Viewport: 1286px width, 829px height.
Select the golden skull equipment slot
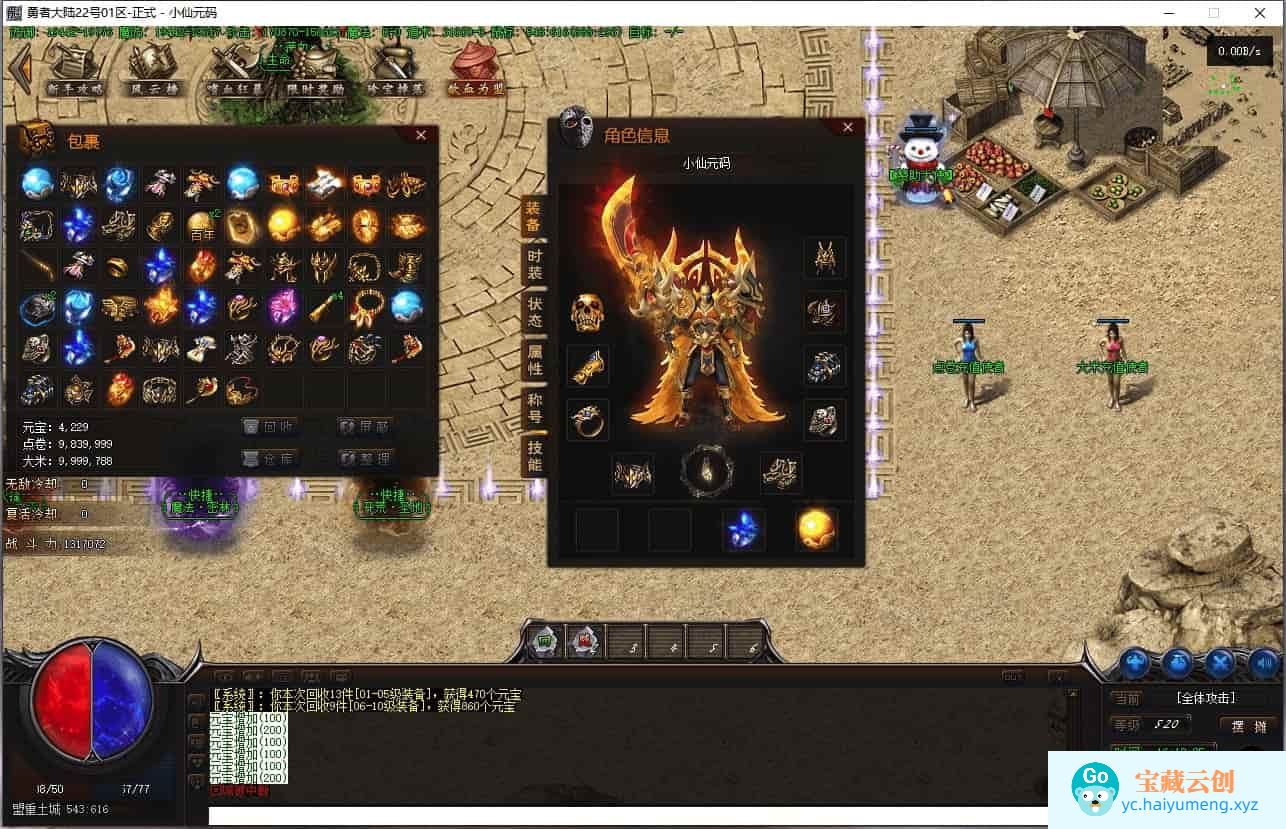tap(588, 313)
